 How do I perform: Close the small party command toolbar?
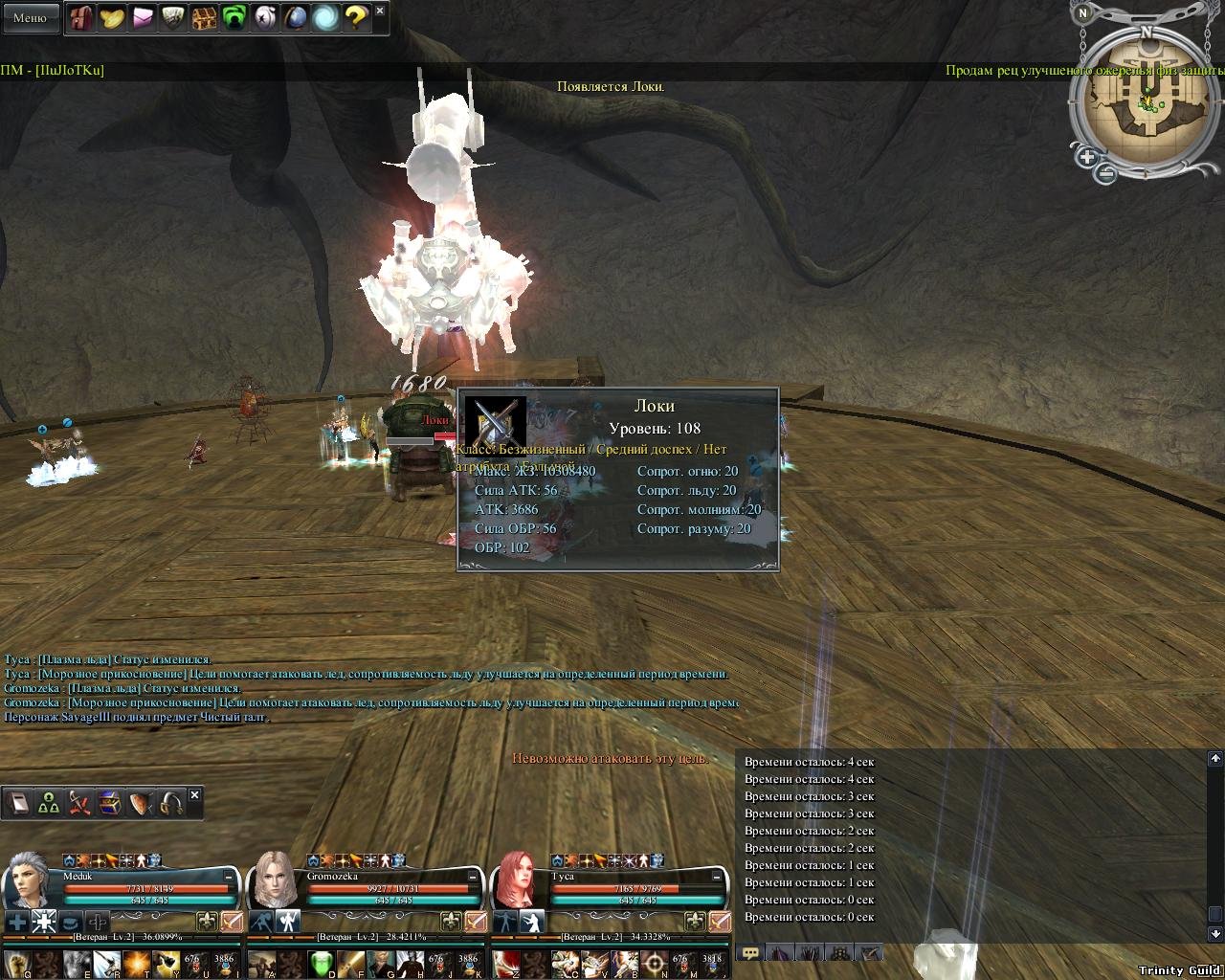195,795
